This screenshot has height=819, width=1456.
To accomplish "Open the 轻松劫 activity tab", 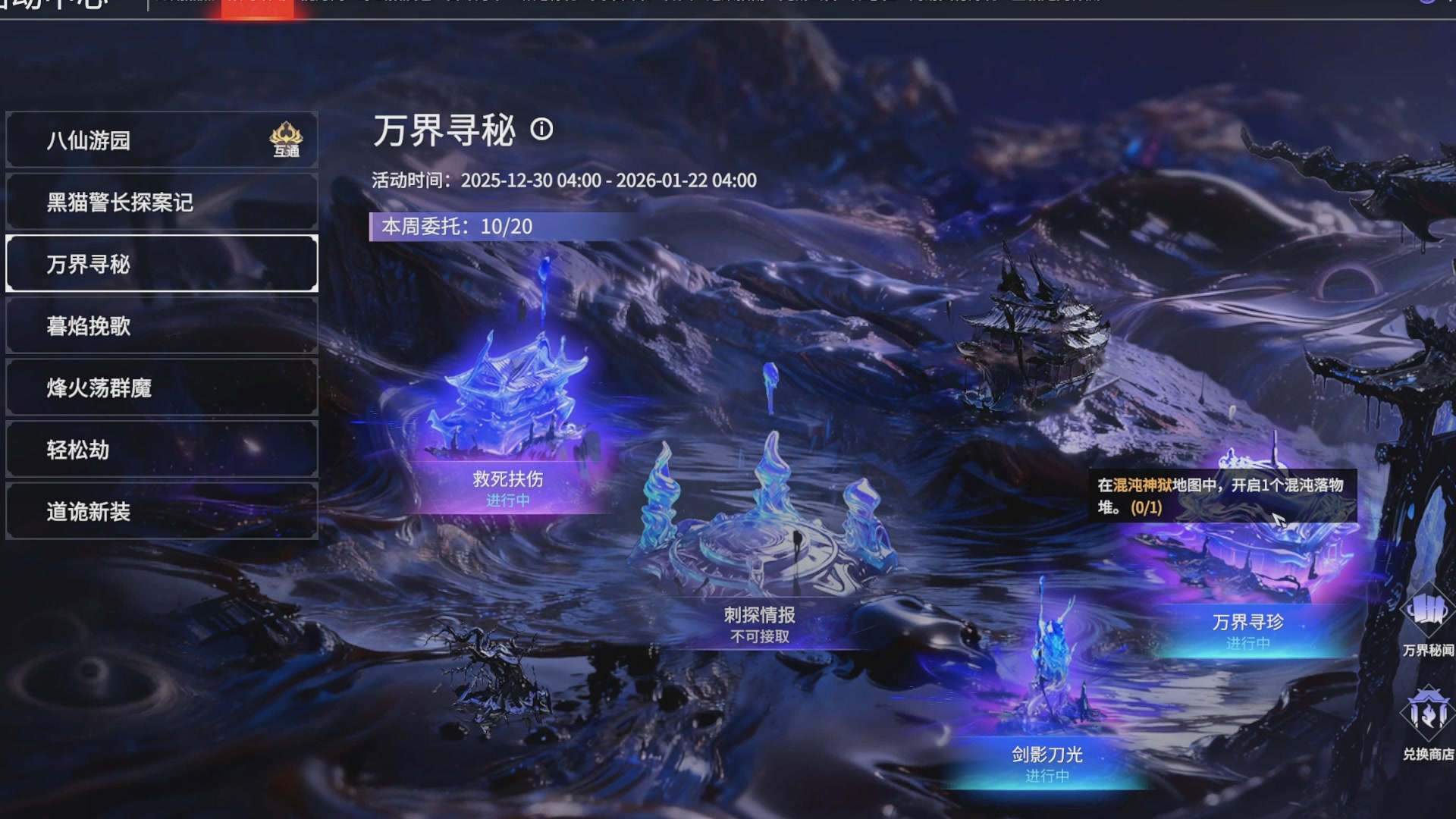I will tap(162, 450).
